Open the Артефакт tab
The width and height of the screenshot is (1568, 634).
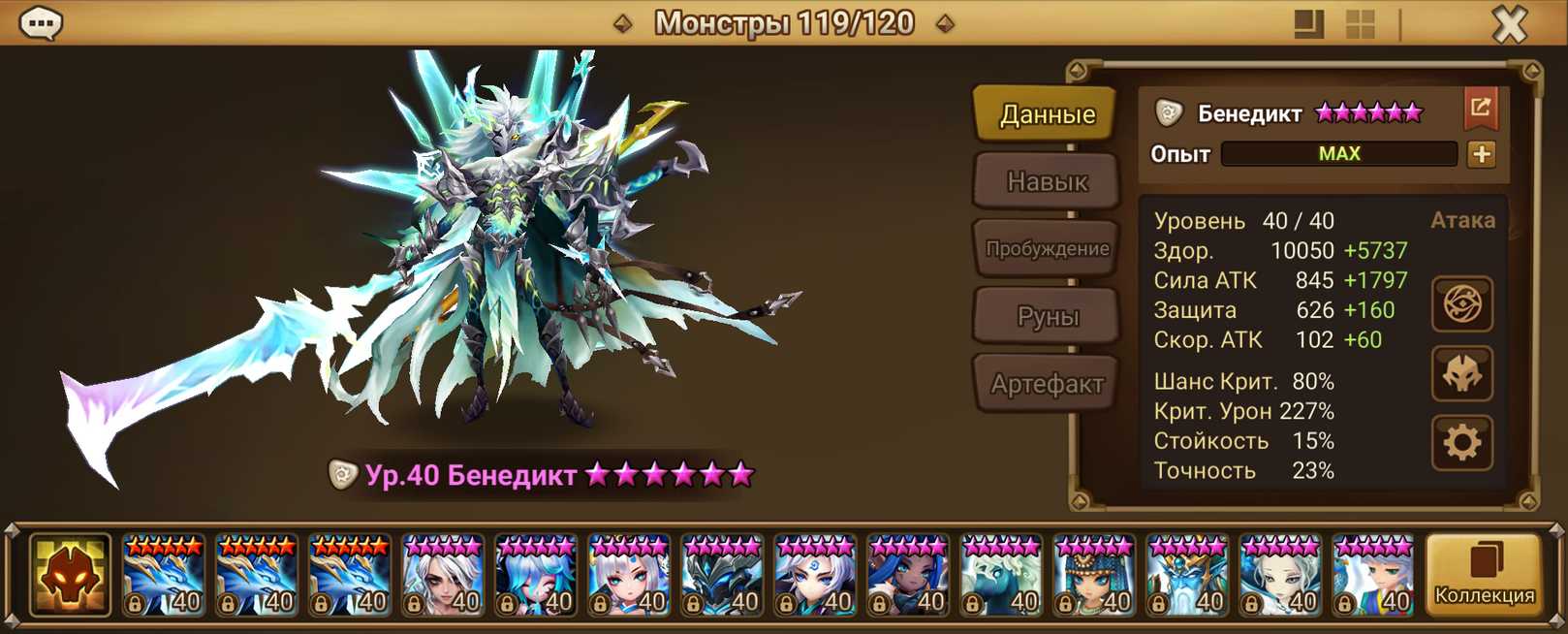pyautogui.click(x=1047, y=384)
